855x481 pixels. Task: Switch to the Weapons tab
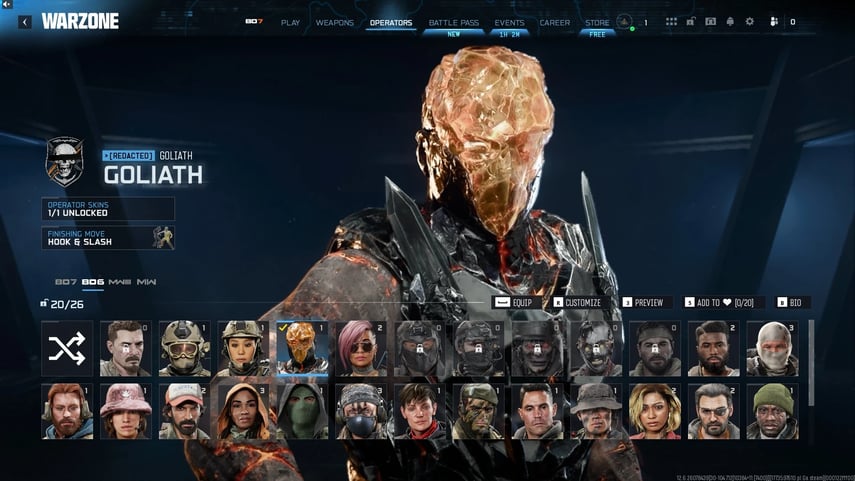pyautogui.click(x=334, y=22)
